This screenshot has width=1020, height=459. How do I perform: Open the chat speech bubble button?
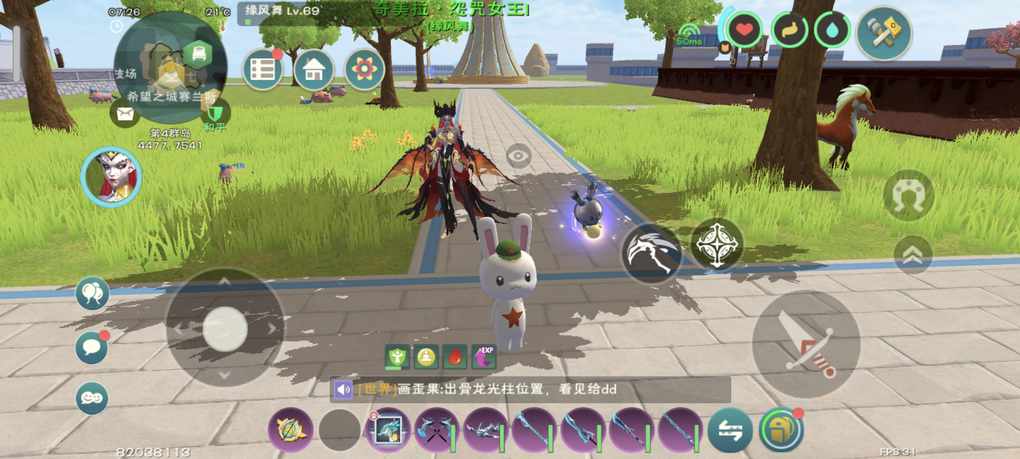point(92,347)
